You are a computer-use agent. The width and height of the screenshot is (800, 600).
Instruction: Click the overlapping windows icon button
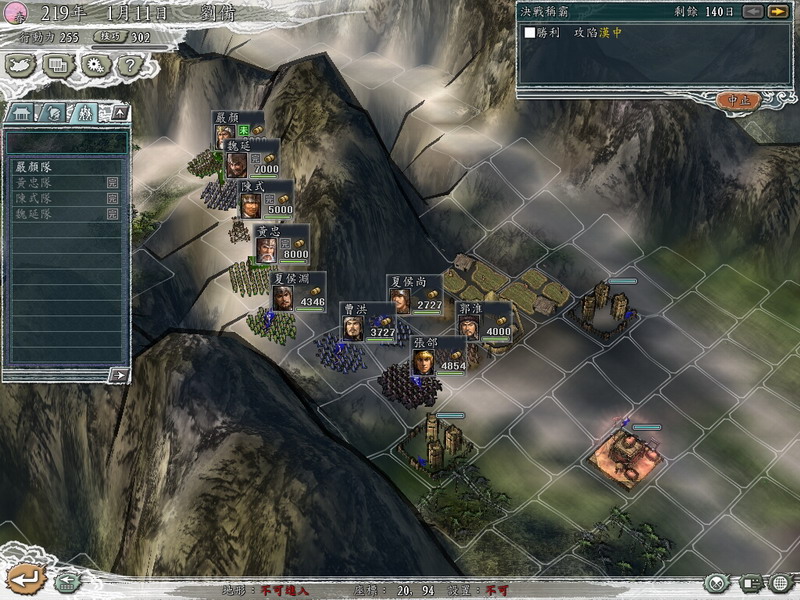(58, 66)
